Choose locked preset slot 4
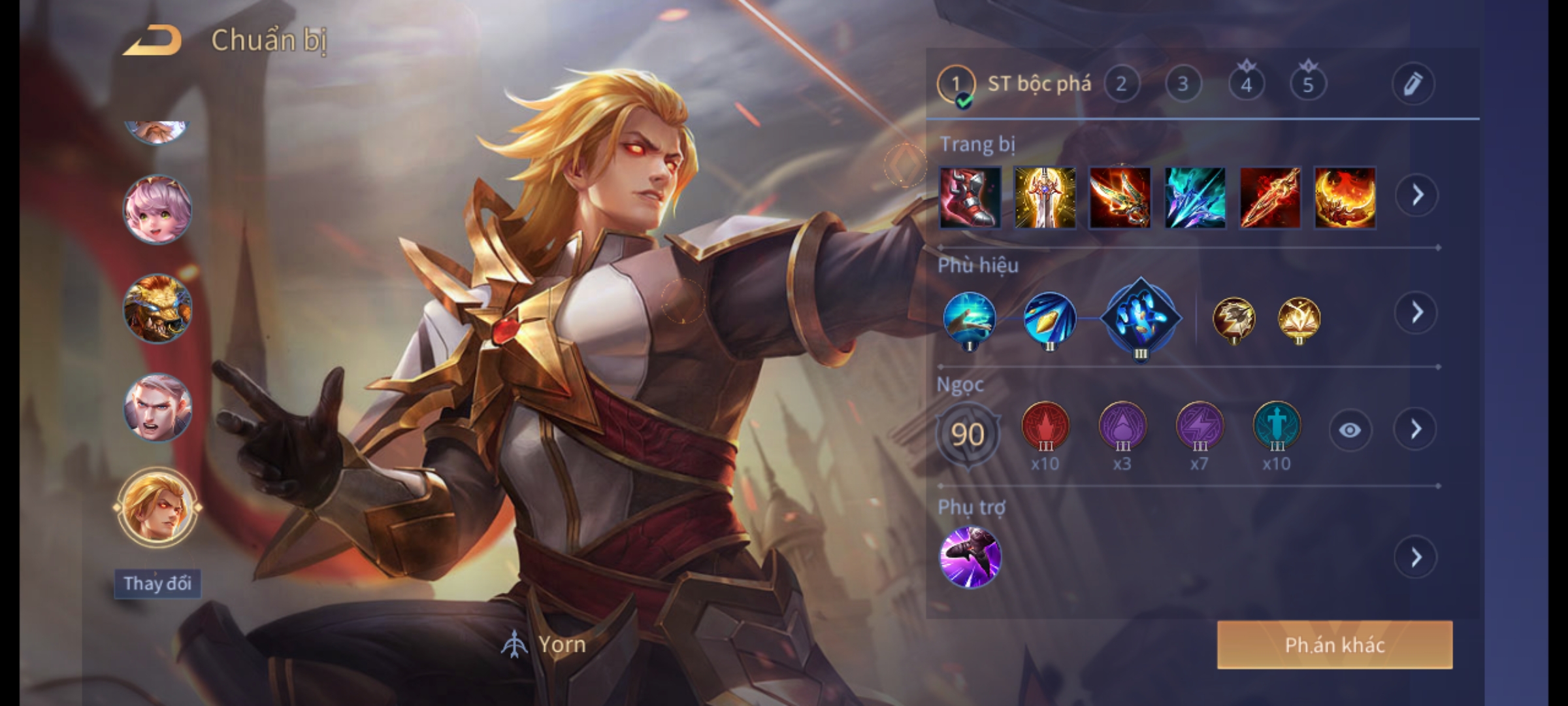The width and height of the screenshot is (1568, 706). point(1246,84)
